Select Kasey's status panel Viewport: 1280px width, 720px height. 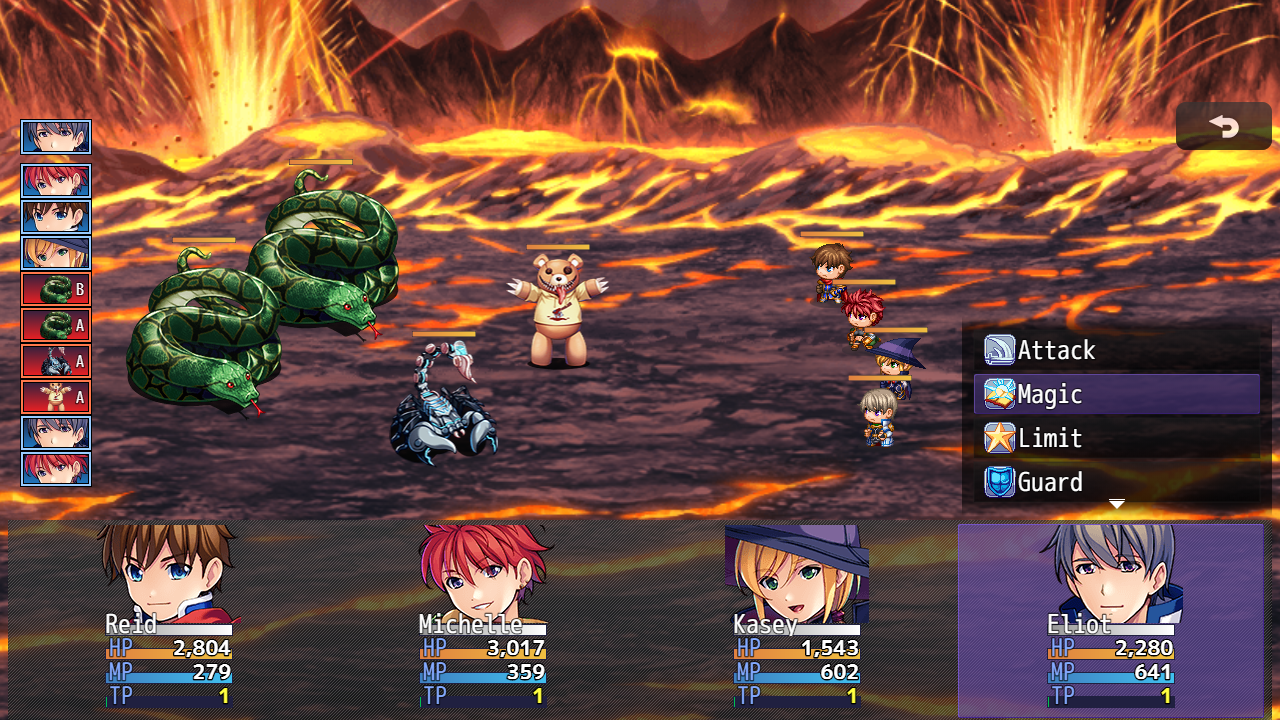796,617
